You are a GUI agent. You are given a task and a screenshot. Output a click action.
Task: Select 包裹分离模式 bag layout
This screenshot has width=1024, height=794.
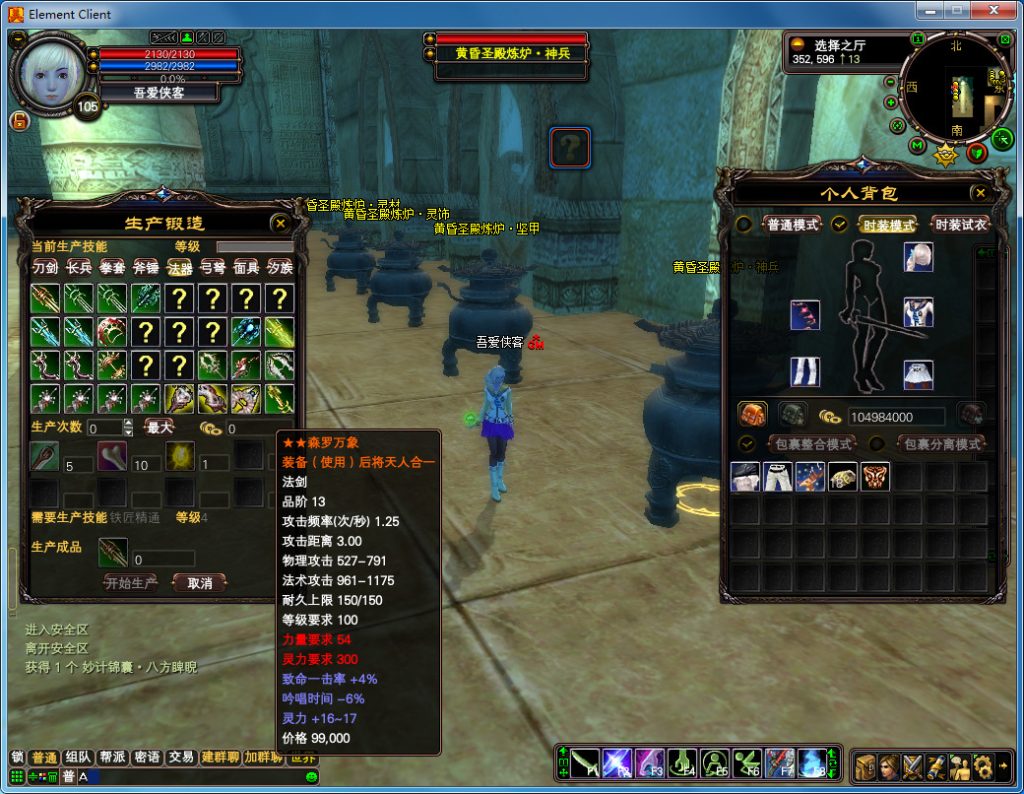coord(941,443)
